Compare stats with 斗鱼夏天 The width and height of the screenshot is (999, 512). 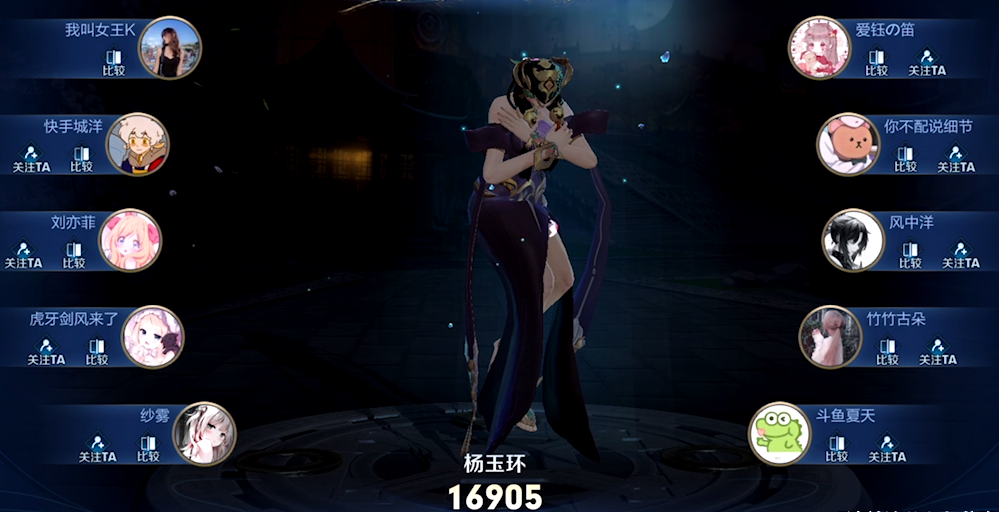[836, 448]
